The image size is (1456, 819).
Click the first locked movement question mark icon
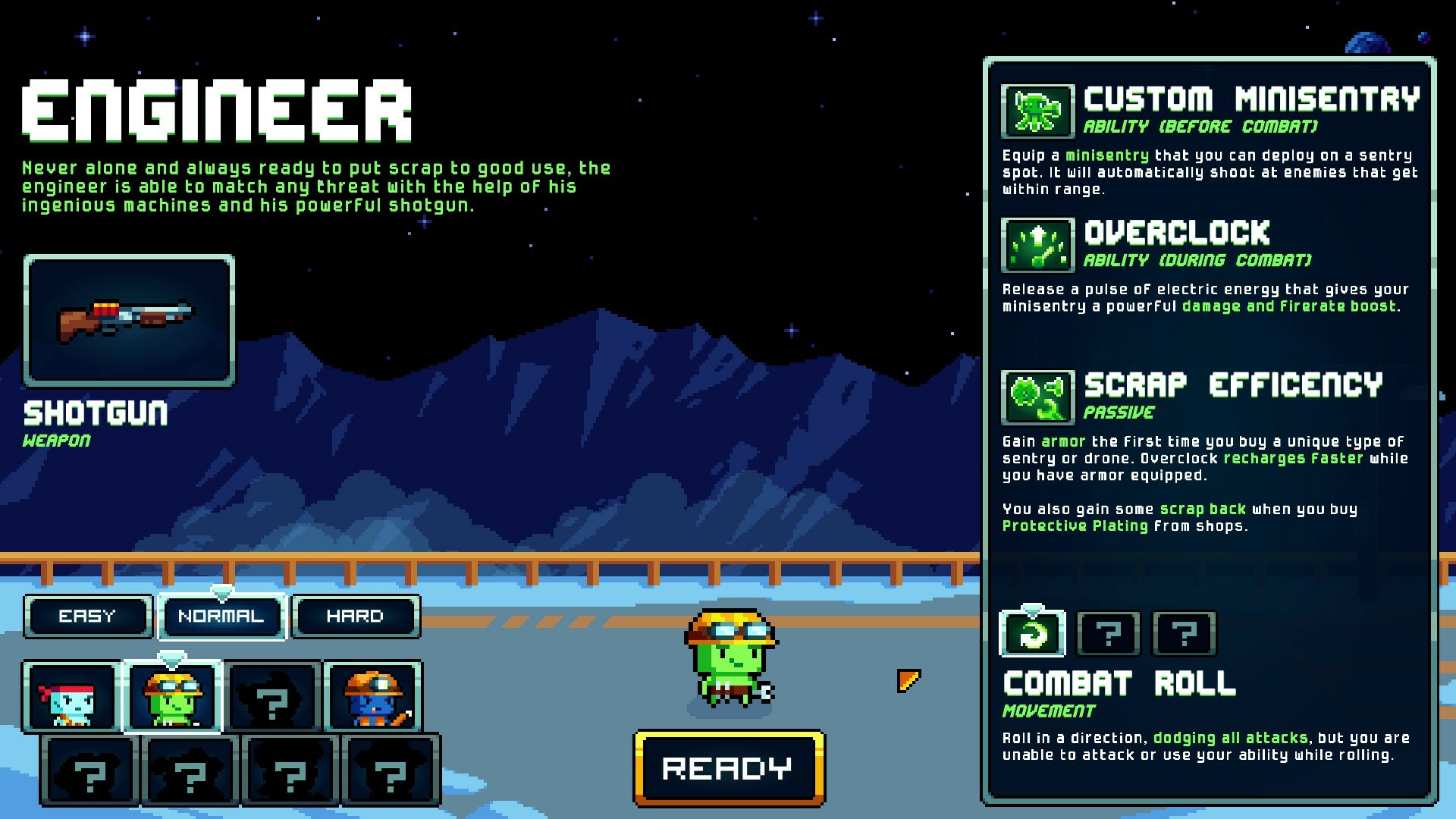pos(1108,634)
